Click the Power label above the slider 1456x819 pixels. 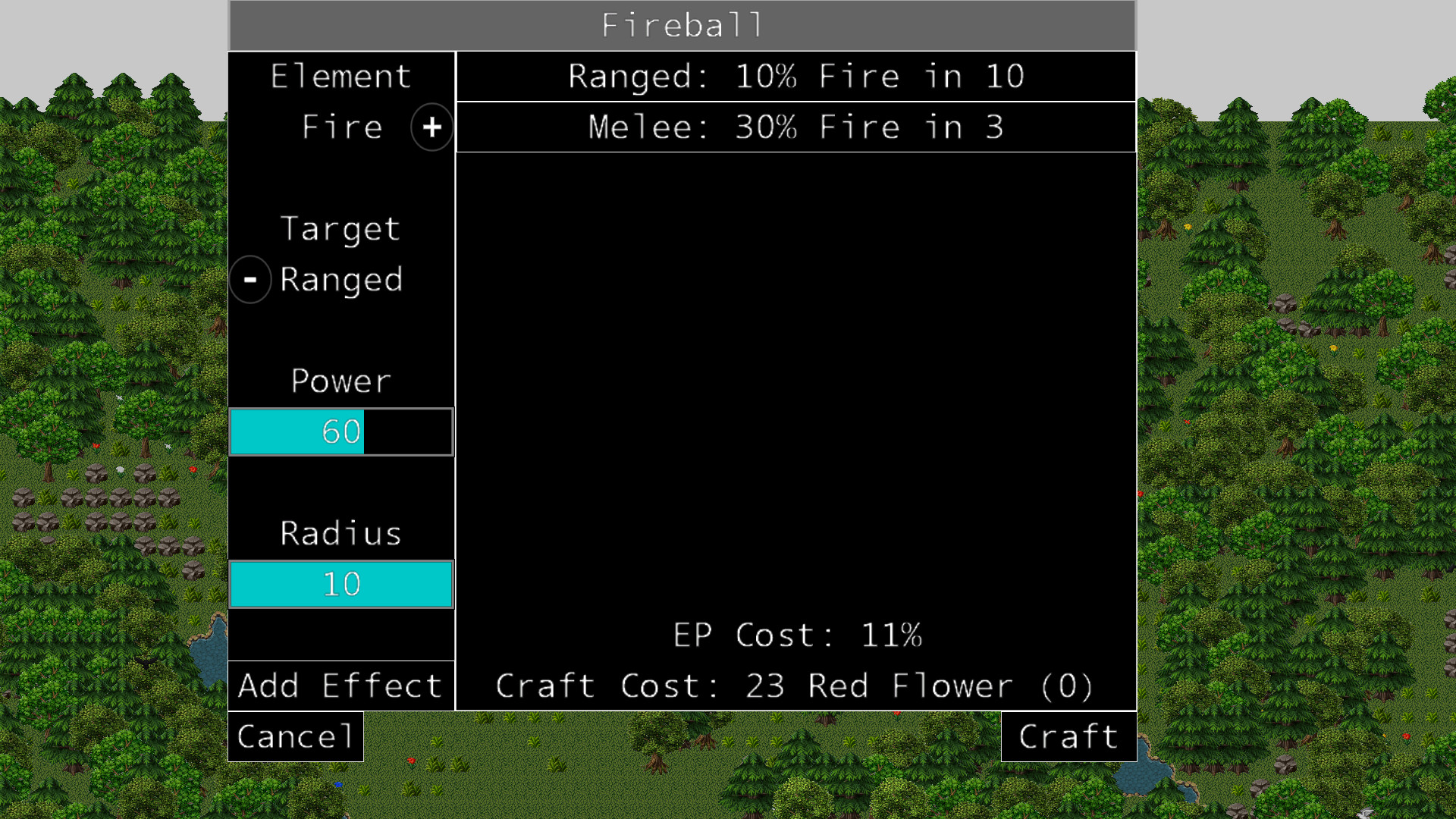340,381
